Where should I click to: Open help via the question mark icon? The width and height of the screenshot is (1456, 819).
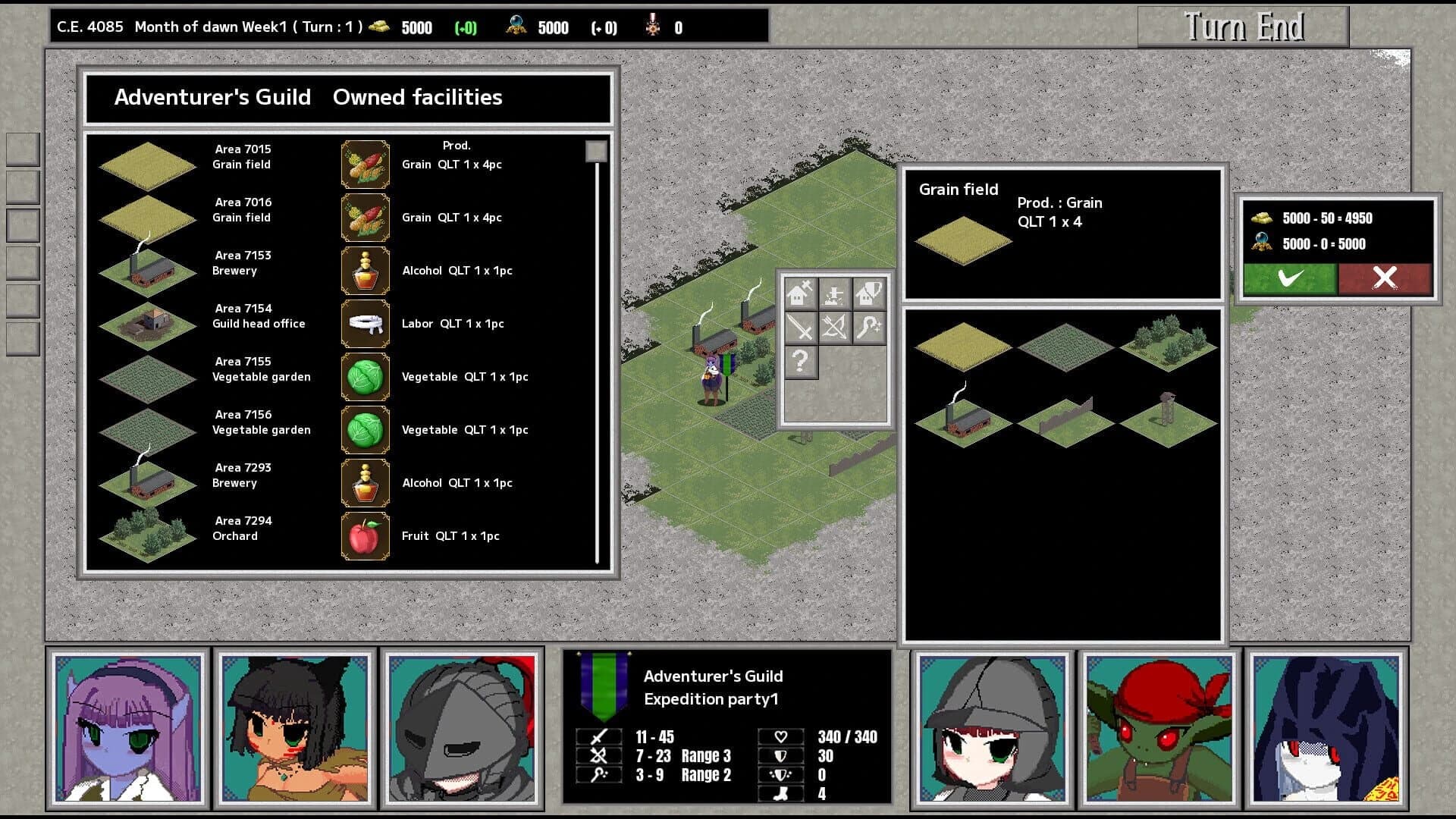point(801,362)
